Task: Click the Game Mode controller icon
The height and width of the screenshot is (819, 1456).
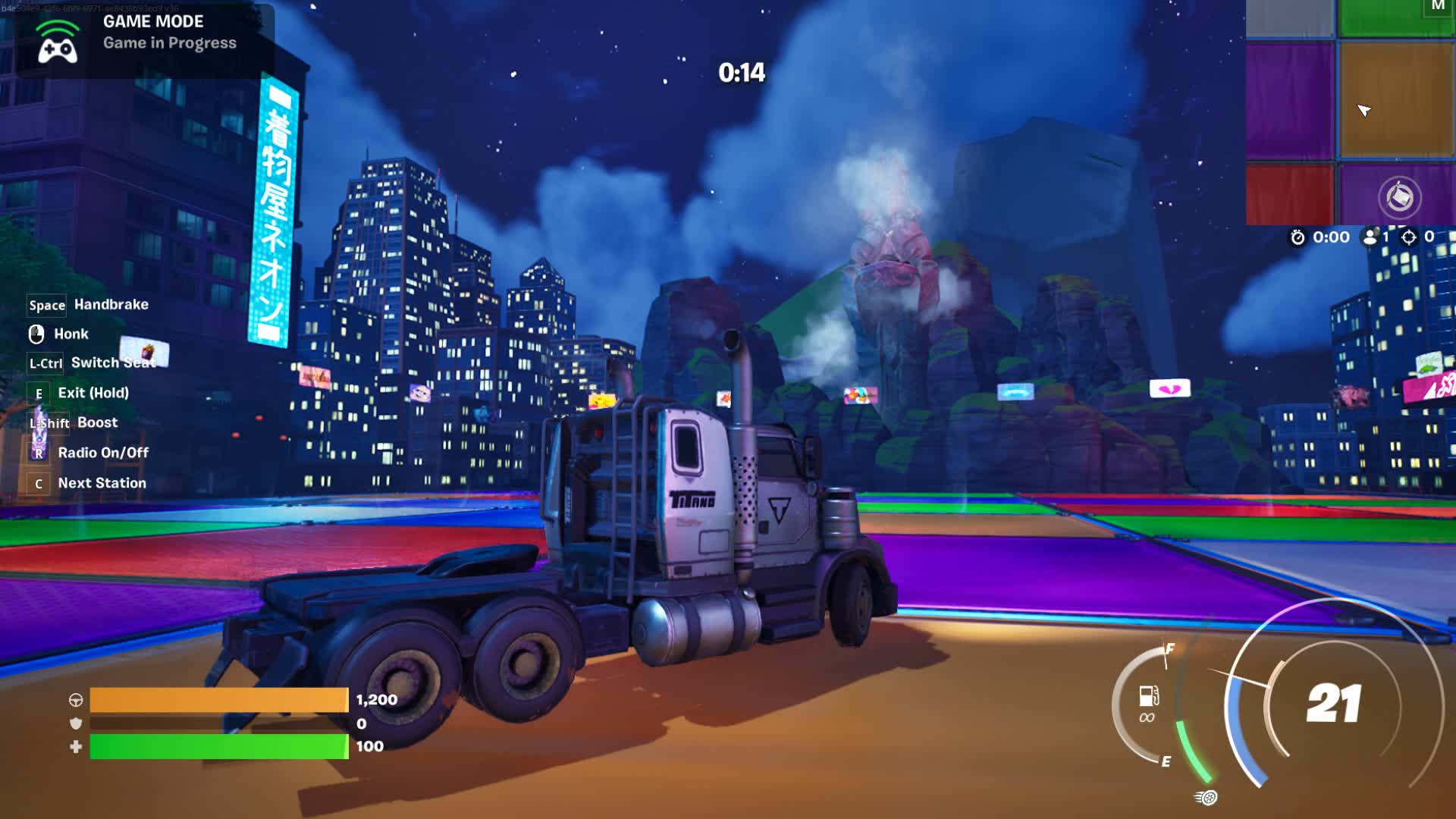Action: pos(58,43)
